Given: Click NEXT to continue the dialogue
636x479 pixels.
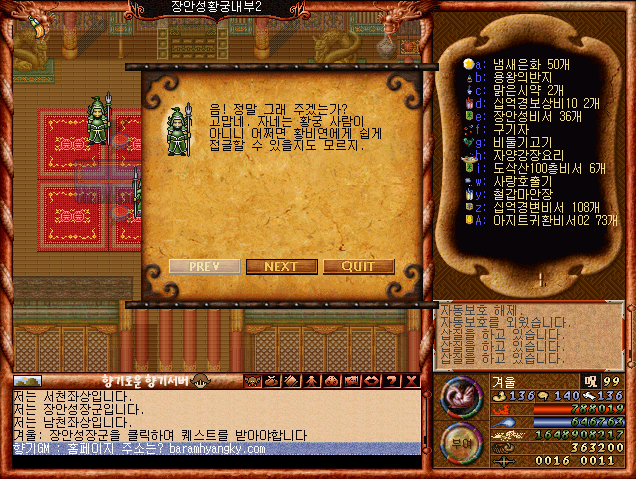Looking at the screenshot, I should (281, 267).
